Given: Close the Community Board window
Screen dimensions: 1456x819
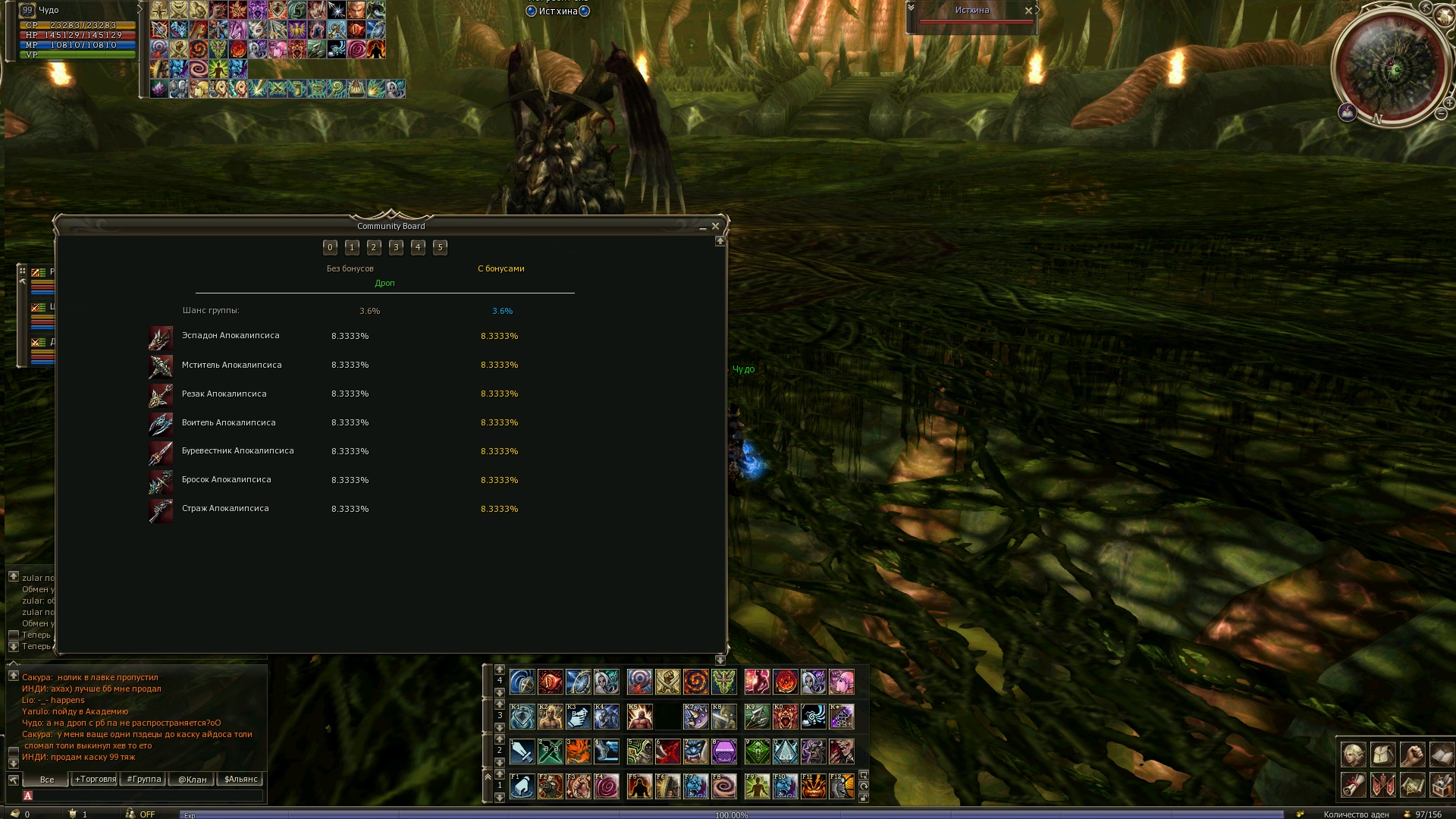Looking at the screenshot, I should click(715, 226).
